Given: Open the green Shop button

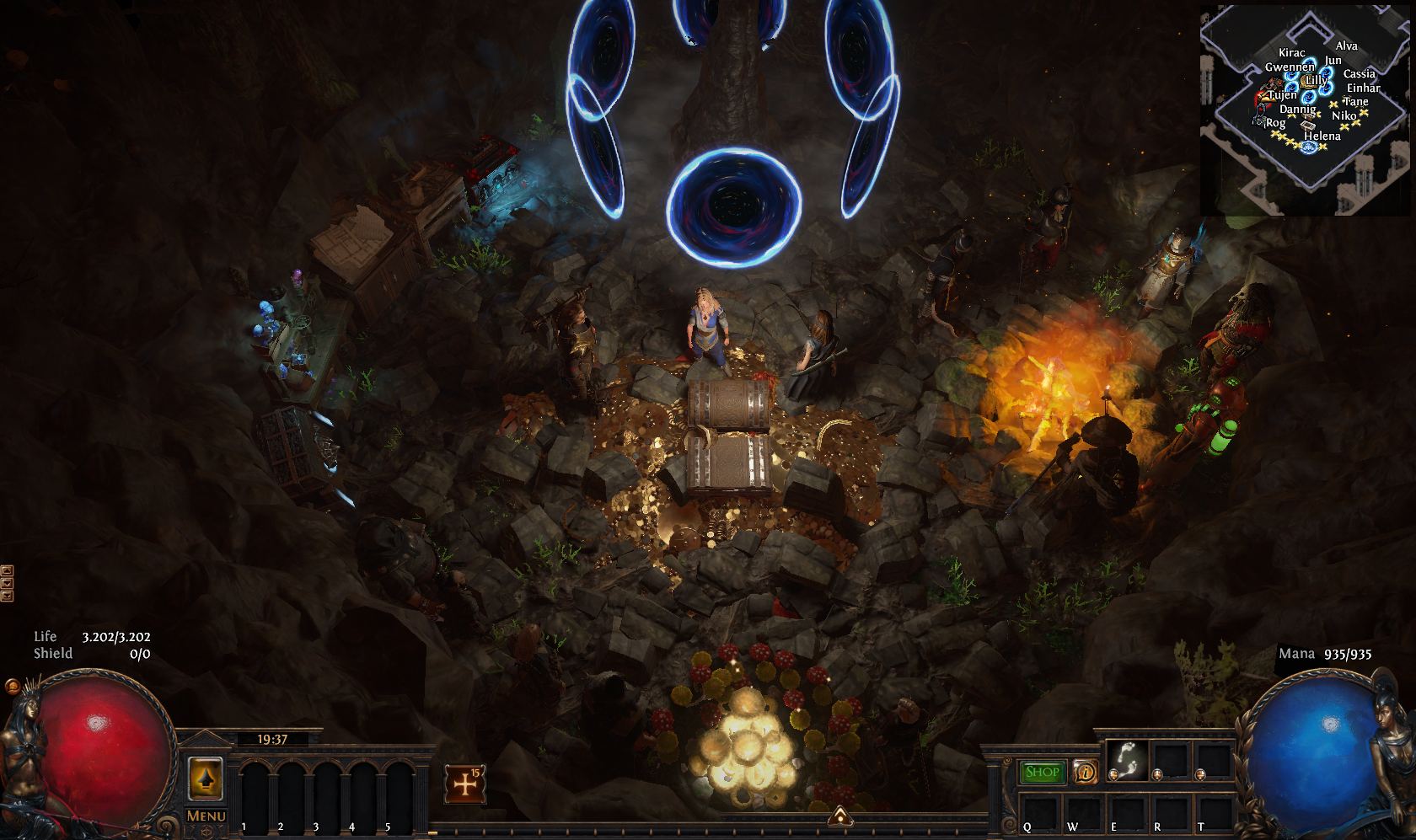Looking at the screenshot, I should tap(1042, 772).
